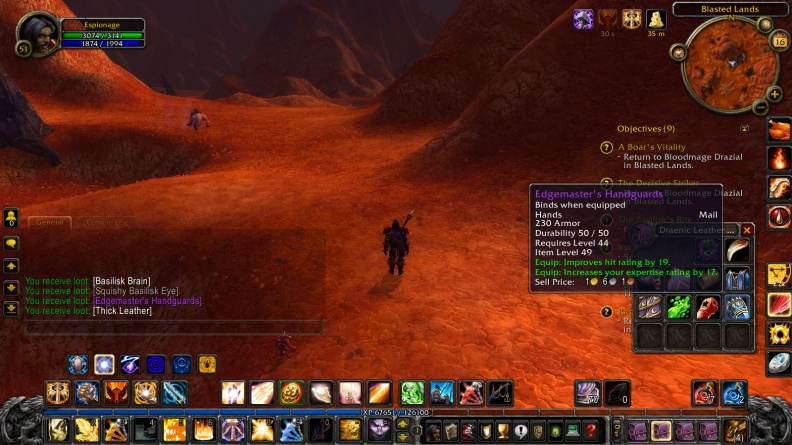Open the calendar button showing 16
The image size is (792, 445).
(780, 41)
